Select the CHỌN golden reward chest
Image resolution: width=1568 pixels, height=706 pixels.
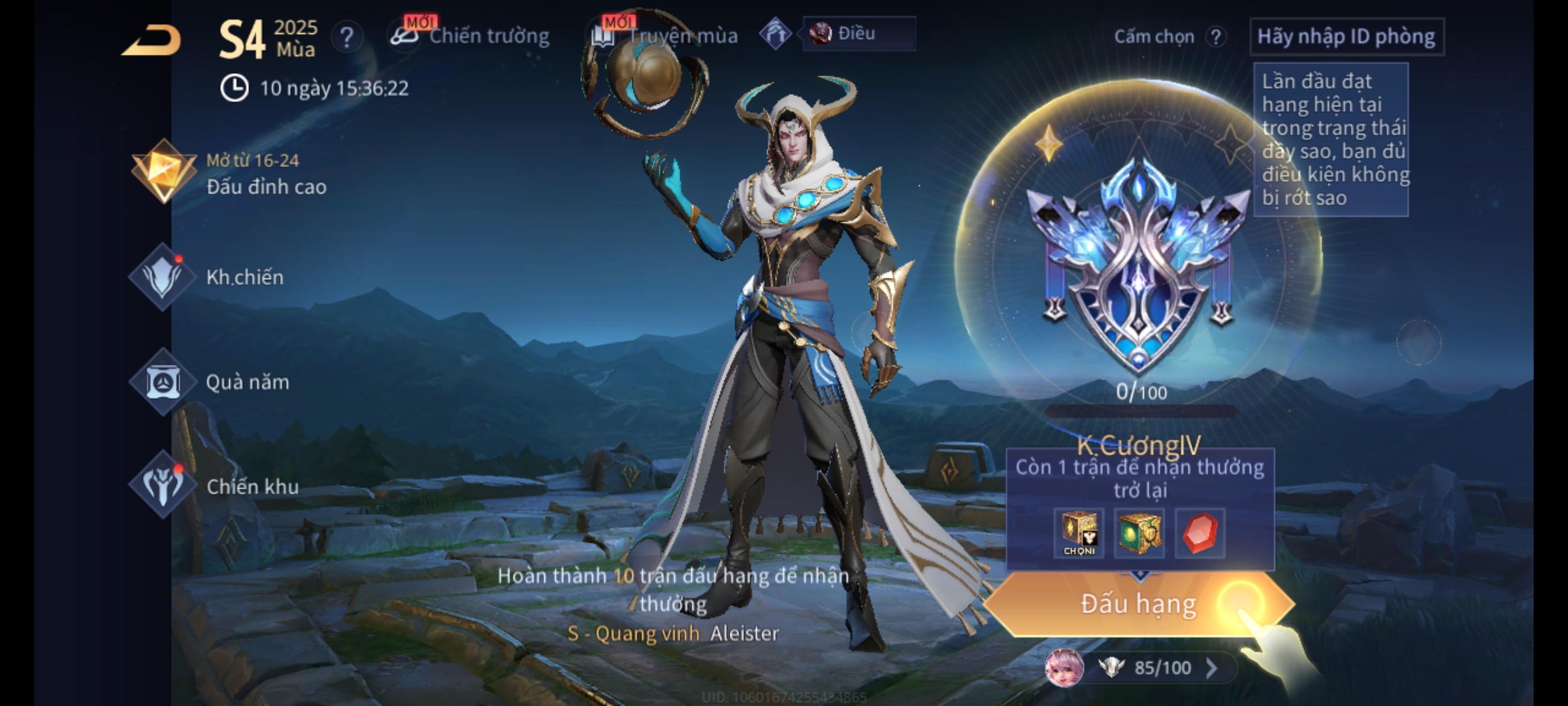pos(1079,533)
